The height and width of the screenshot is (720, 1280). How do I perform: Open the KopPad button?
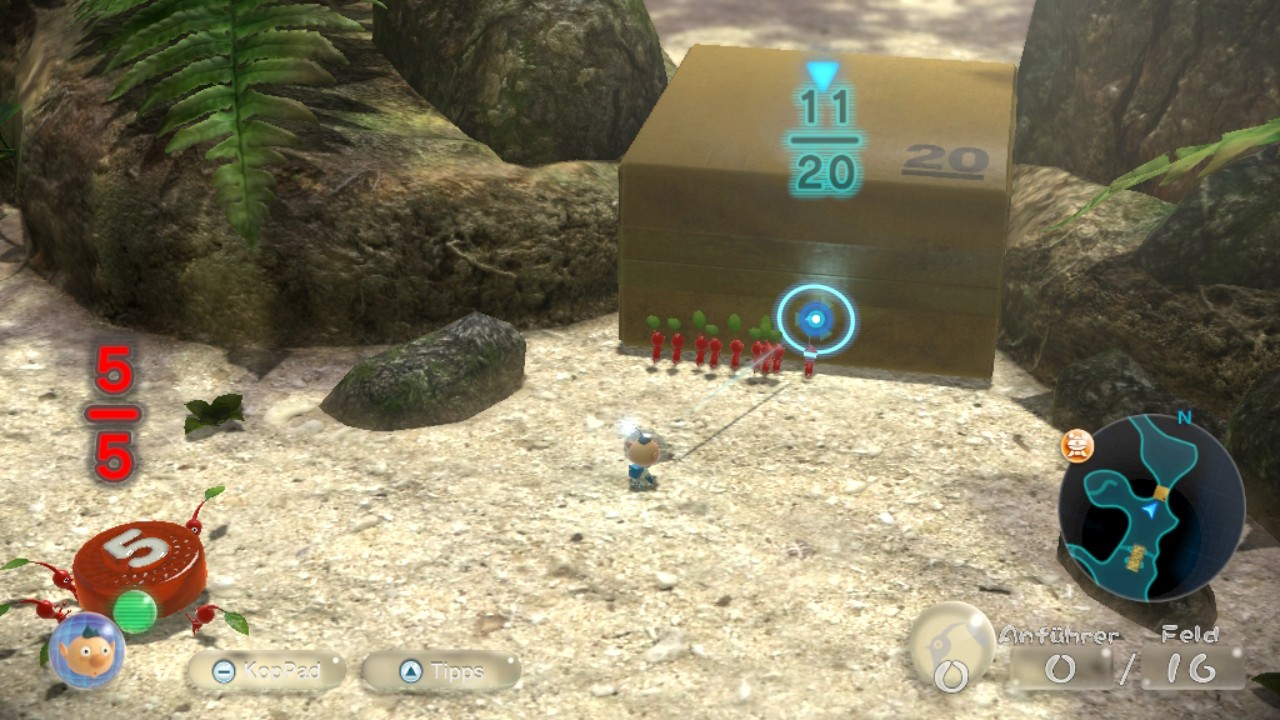[266, 670]
